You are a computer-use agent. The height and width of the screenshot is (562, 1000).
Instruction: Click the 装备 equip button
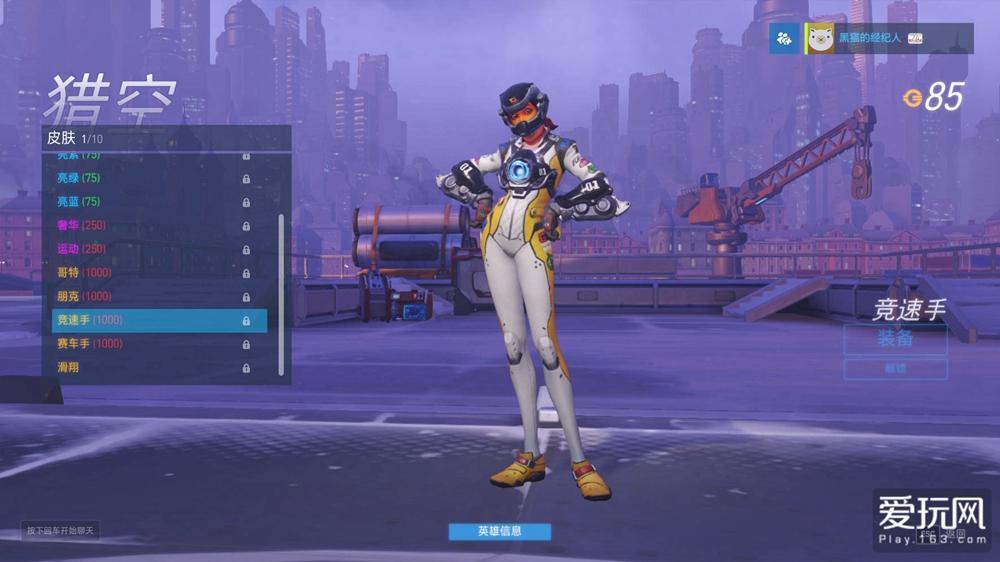point(895,339)
